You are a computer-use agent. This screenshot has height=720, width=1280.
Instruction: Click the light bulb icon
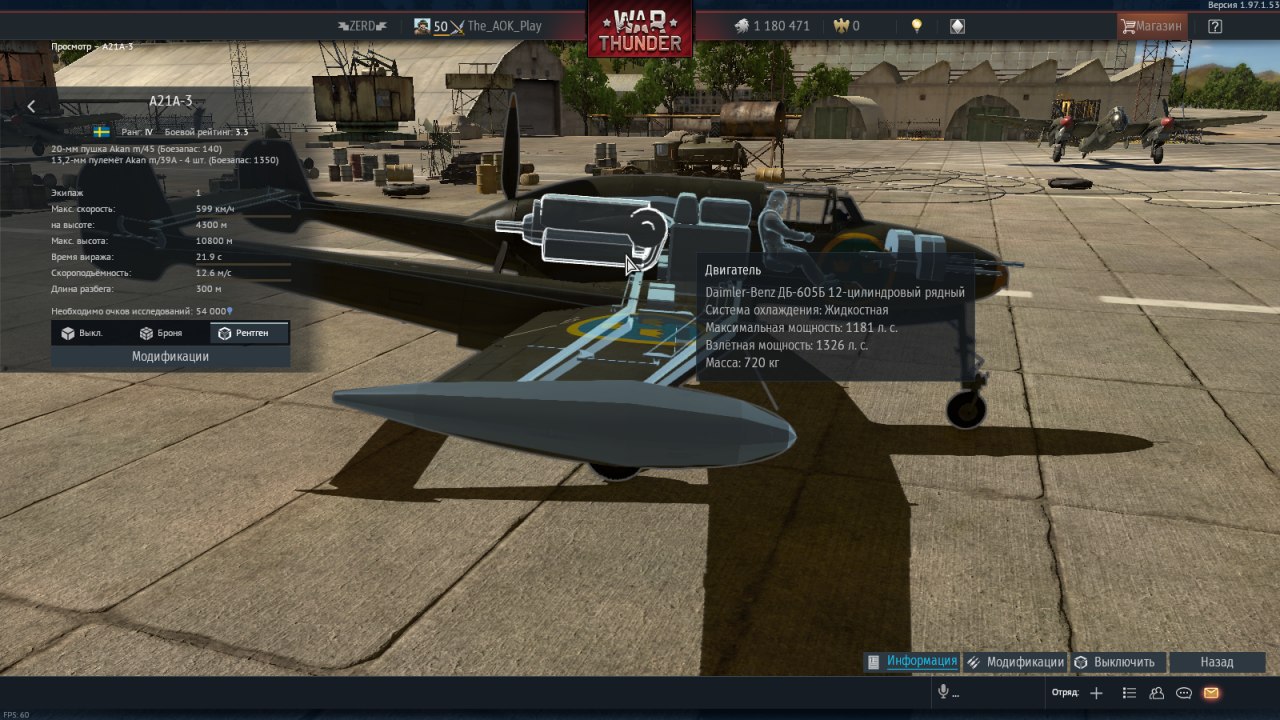pos(916,26)
